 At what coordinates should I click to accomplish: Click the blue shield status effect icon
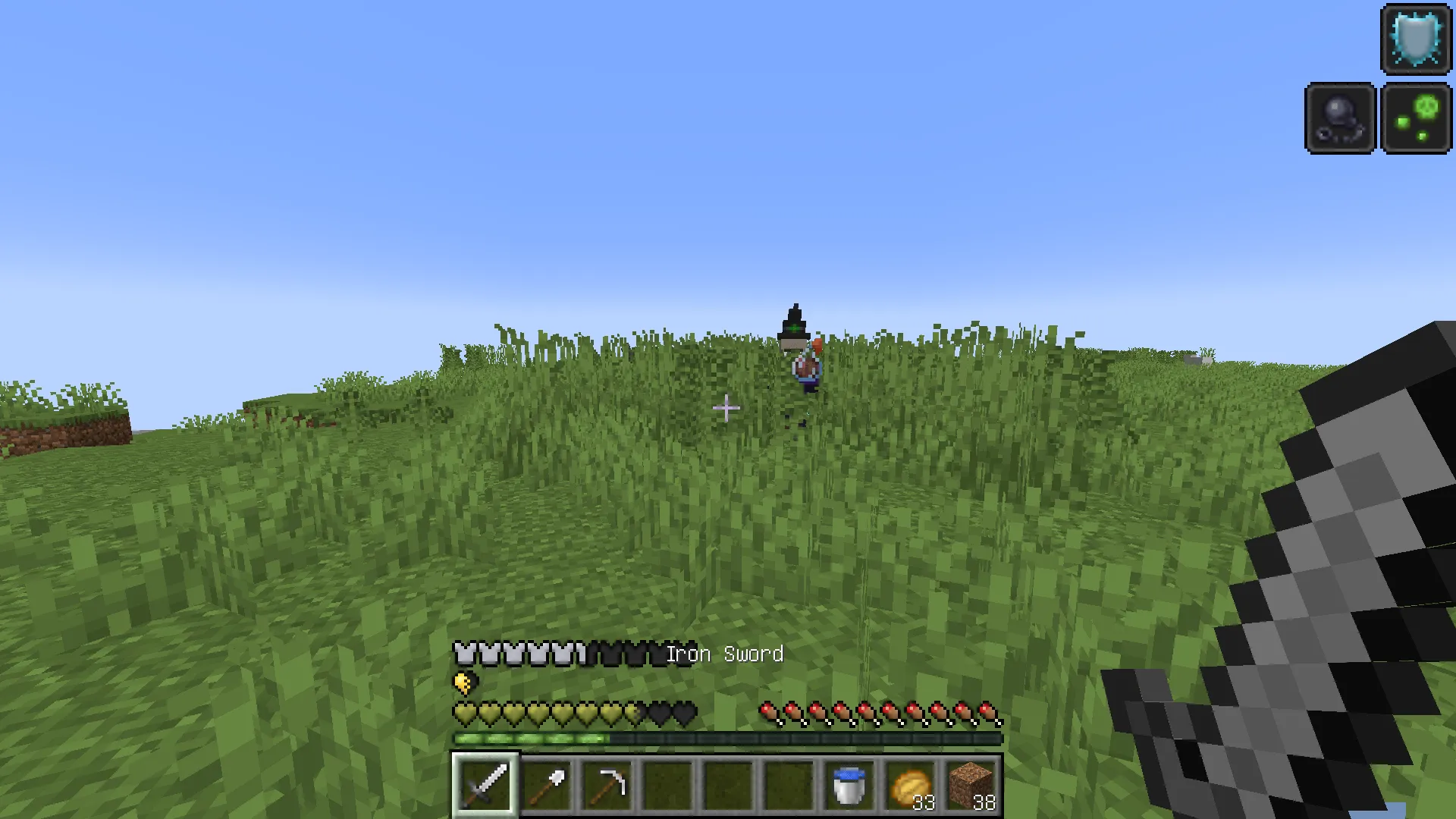pyautogui.click(x=1417, y=39)
